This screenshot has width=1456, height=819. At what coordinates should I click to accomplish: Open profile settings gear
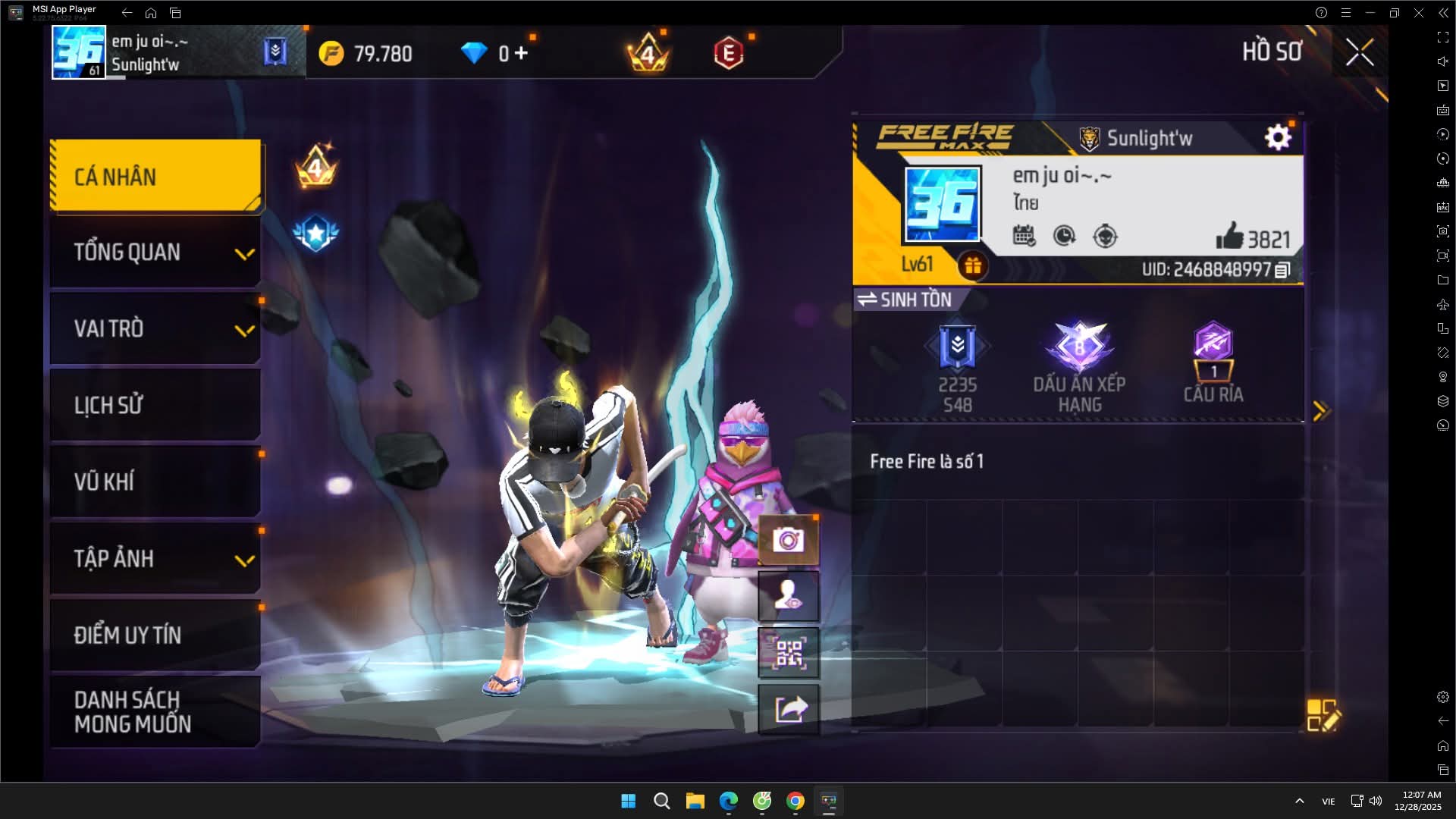1278,137
